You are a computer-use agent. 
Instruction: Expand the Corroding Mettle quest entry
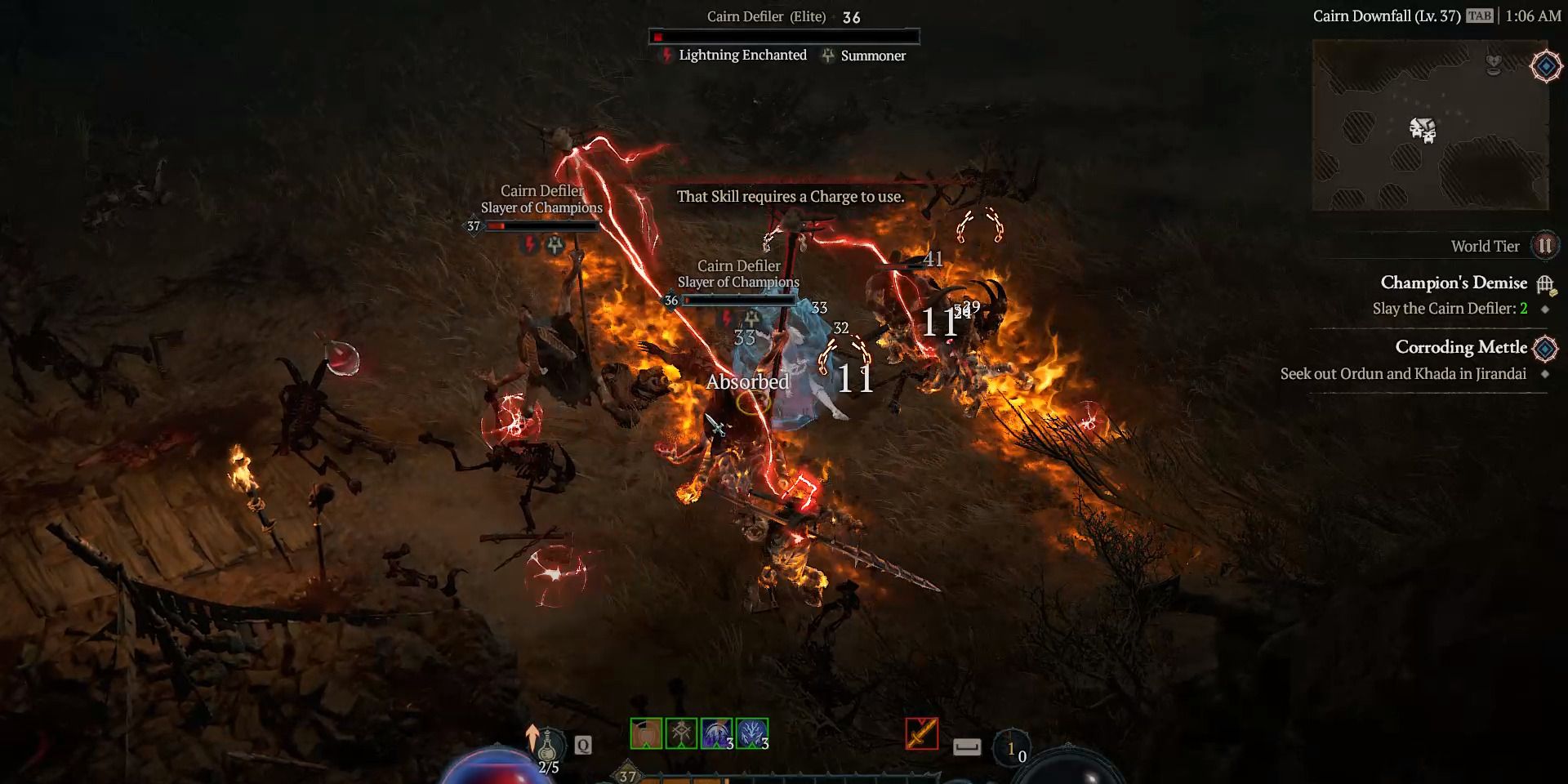1462,347
